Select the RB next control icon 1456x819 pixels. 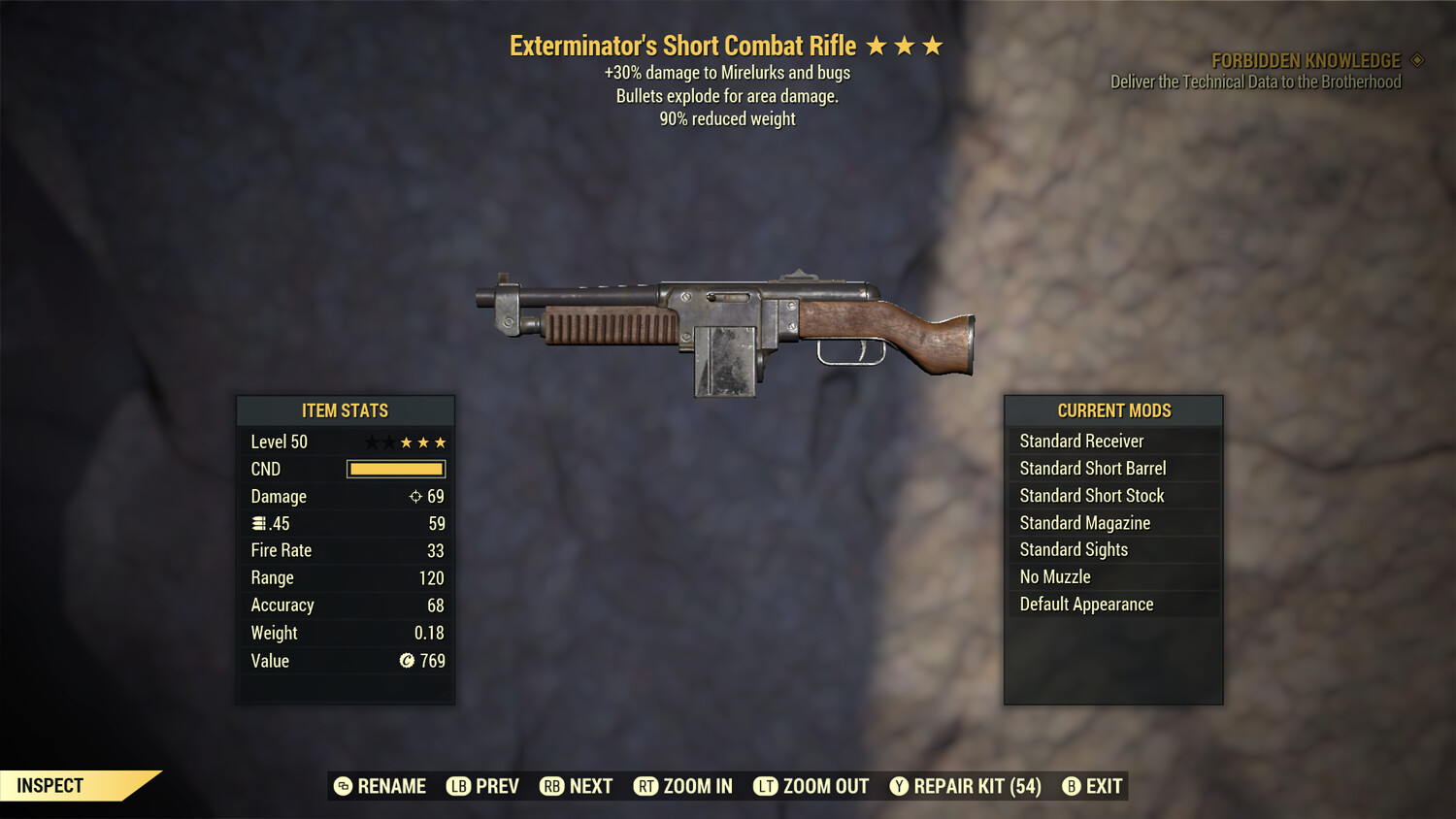pos(550,786)
